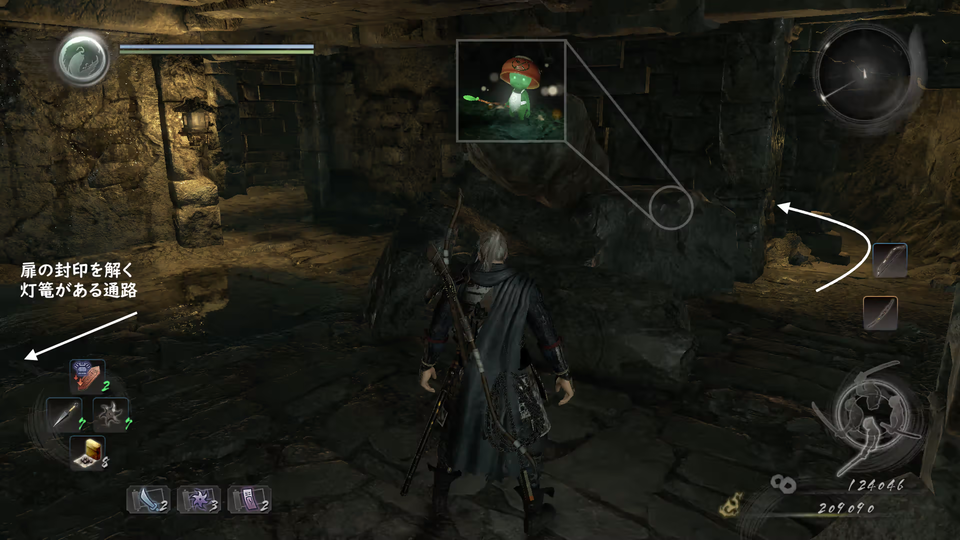Activate the purple shuriken scroll shortcut
This screenshot has height=540, width=960.
(197, 498)
